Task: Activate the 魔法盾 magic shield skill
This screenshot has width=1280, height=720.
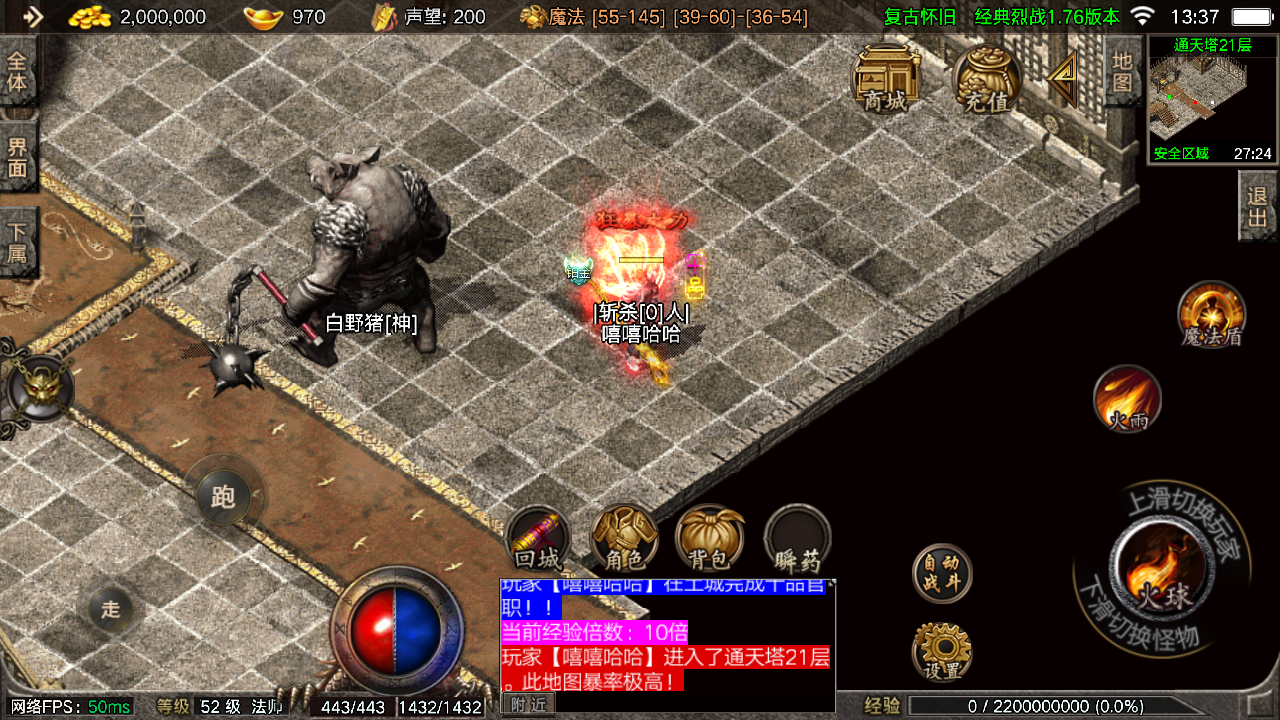Action: 1211,315
